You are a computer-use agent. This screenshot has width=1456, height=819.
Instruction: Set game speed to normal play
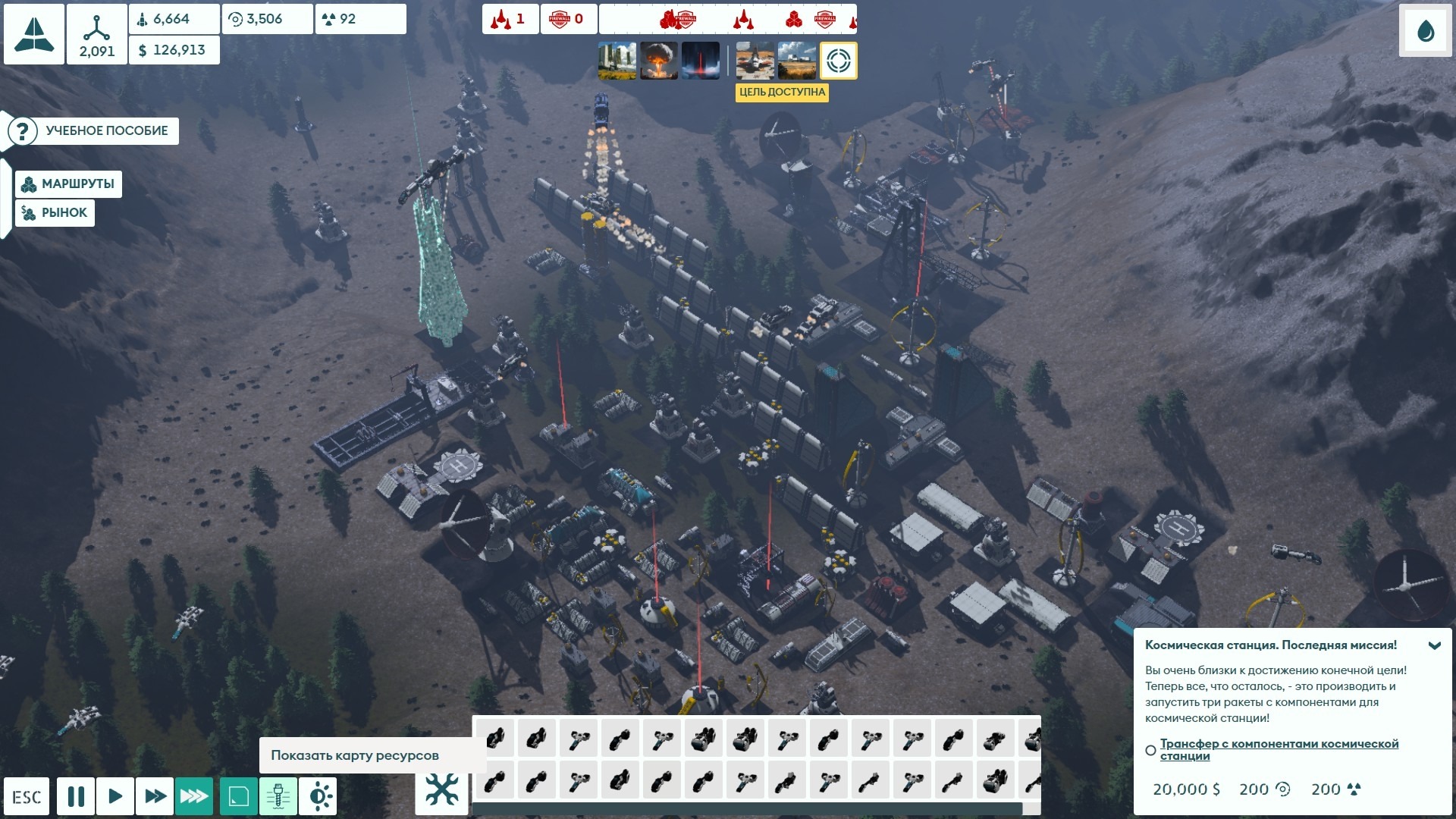pos(115,796)
